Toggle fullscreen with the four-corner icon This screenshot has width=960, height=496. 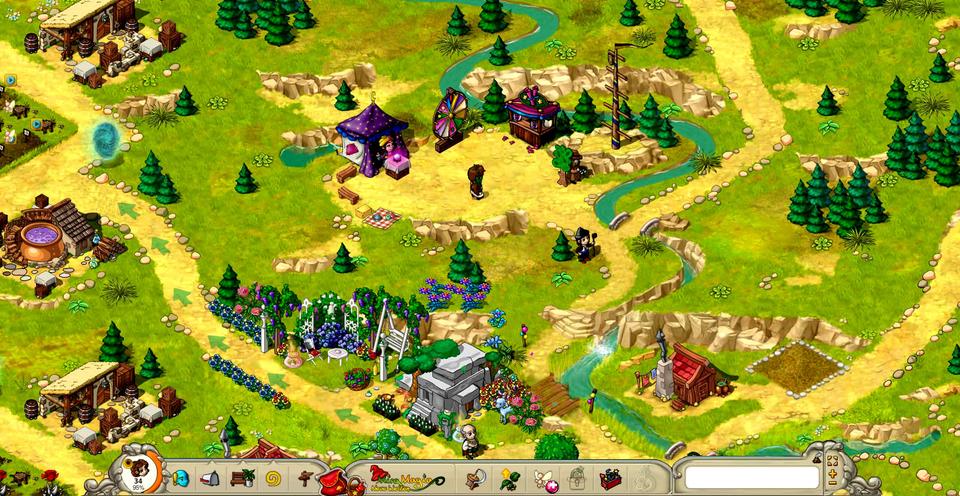[831, 461]
